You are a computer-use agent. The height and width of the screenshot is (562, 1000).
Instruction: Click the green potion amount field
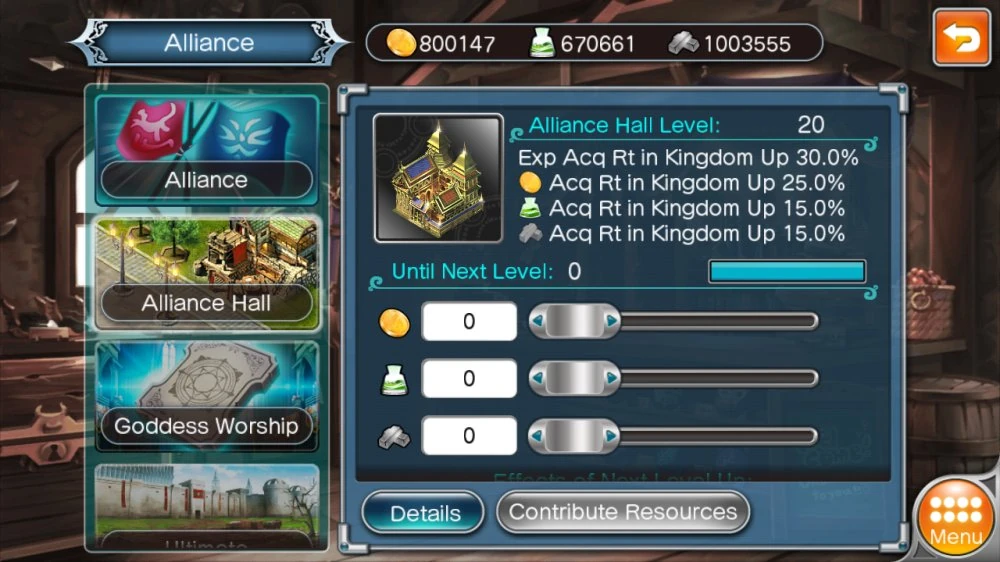click(469, 379)
